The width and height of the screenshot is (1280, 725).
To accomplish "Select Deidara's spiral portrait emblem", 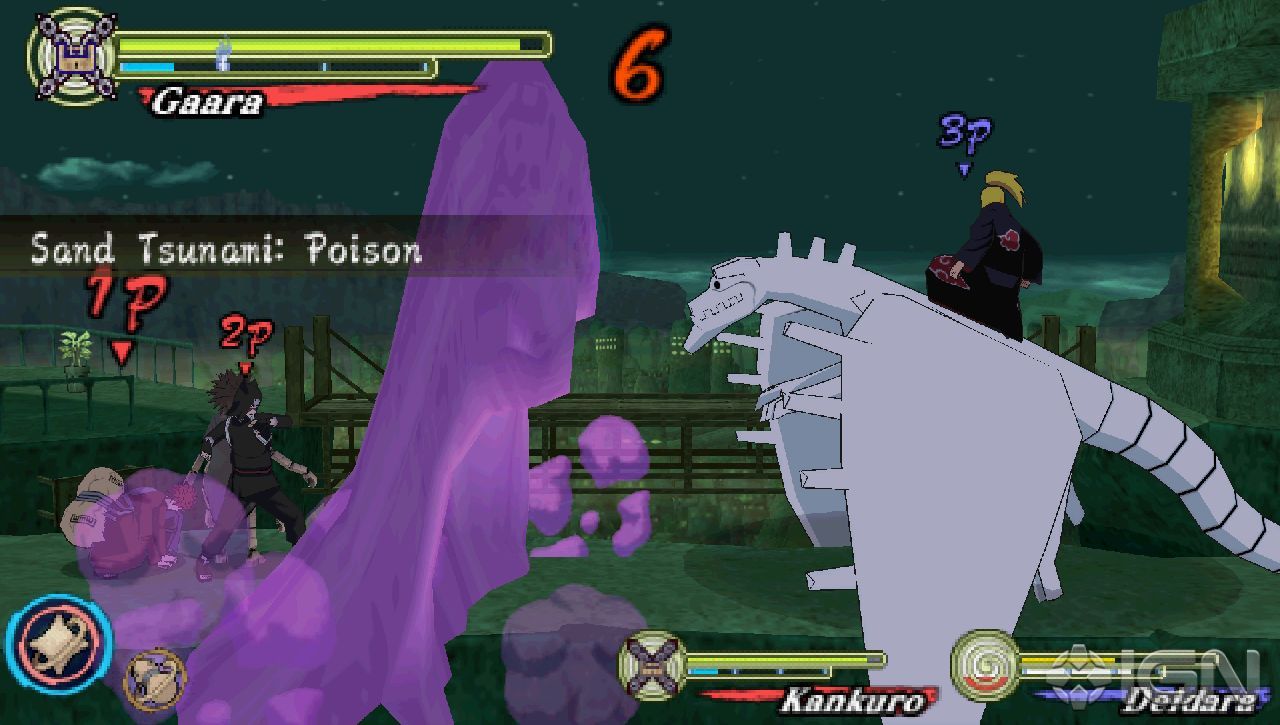I will tap(985, 665).
